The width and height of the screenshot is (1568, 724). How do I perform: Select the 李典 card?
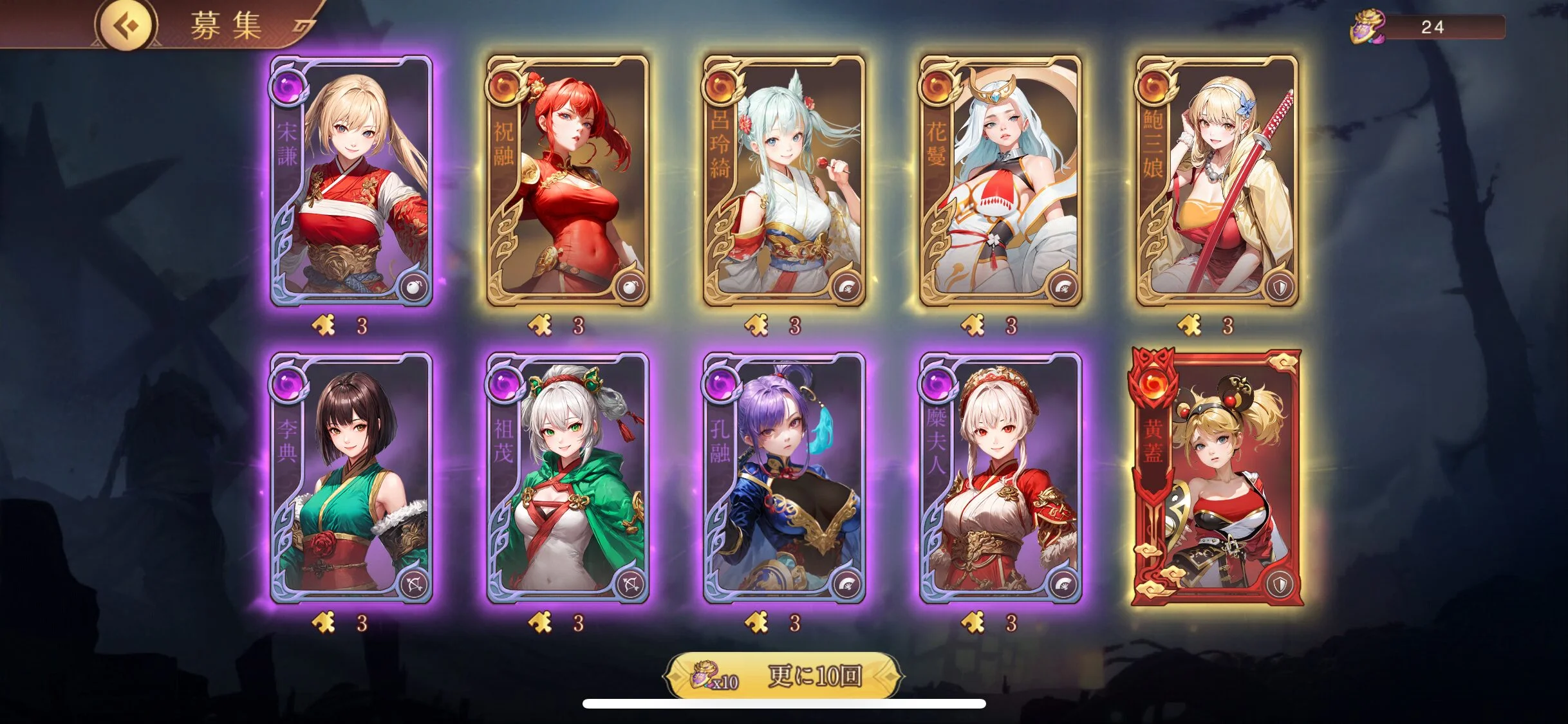[351, 478]
